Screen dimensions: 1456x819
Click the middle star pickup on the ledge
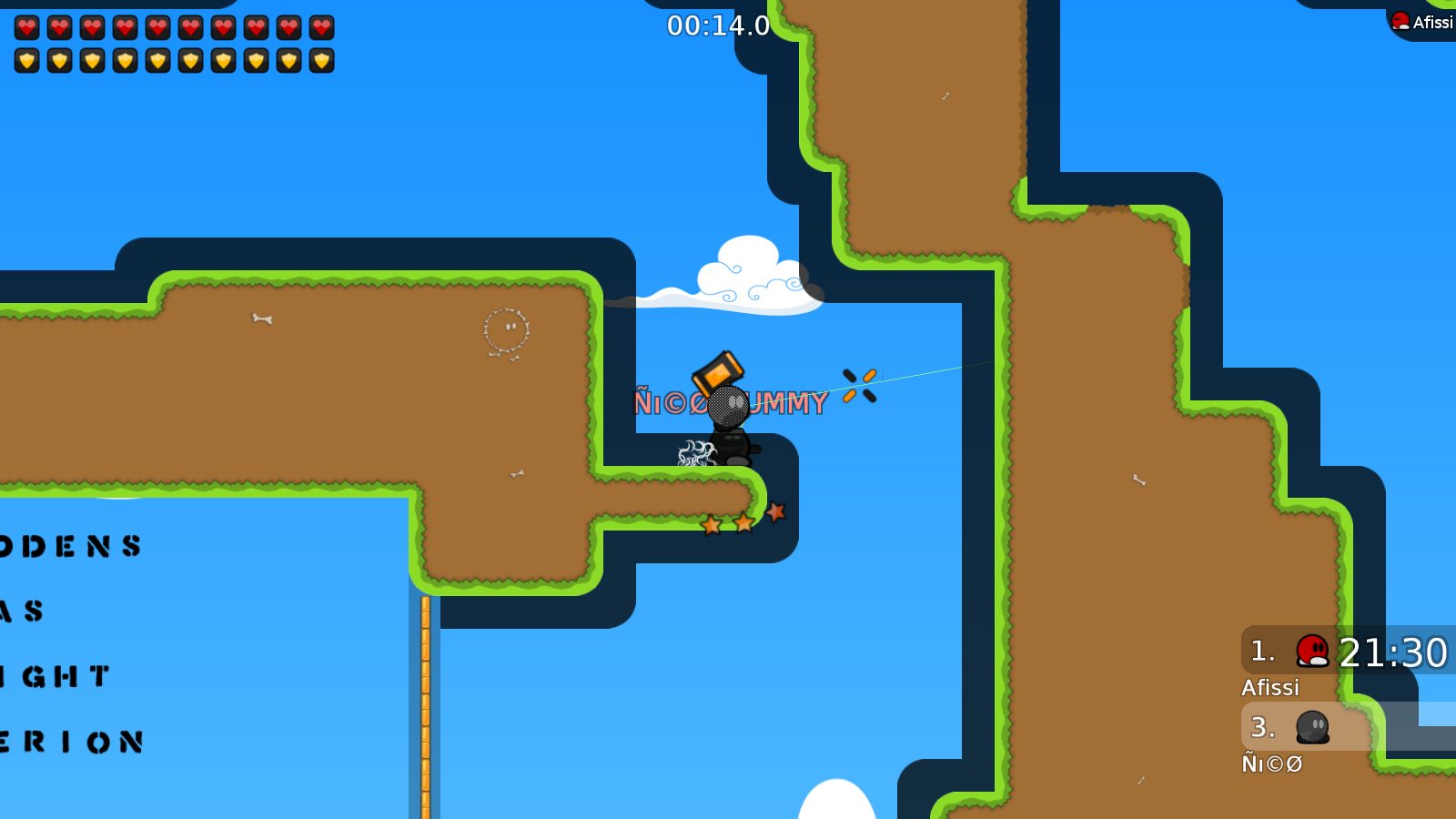coord(744,521)
